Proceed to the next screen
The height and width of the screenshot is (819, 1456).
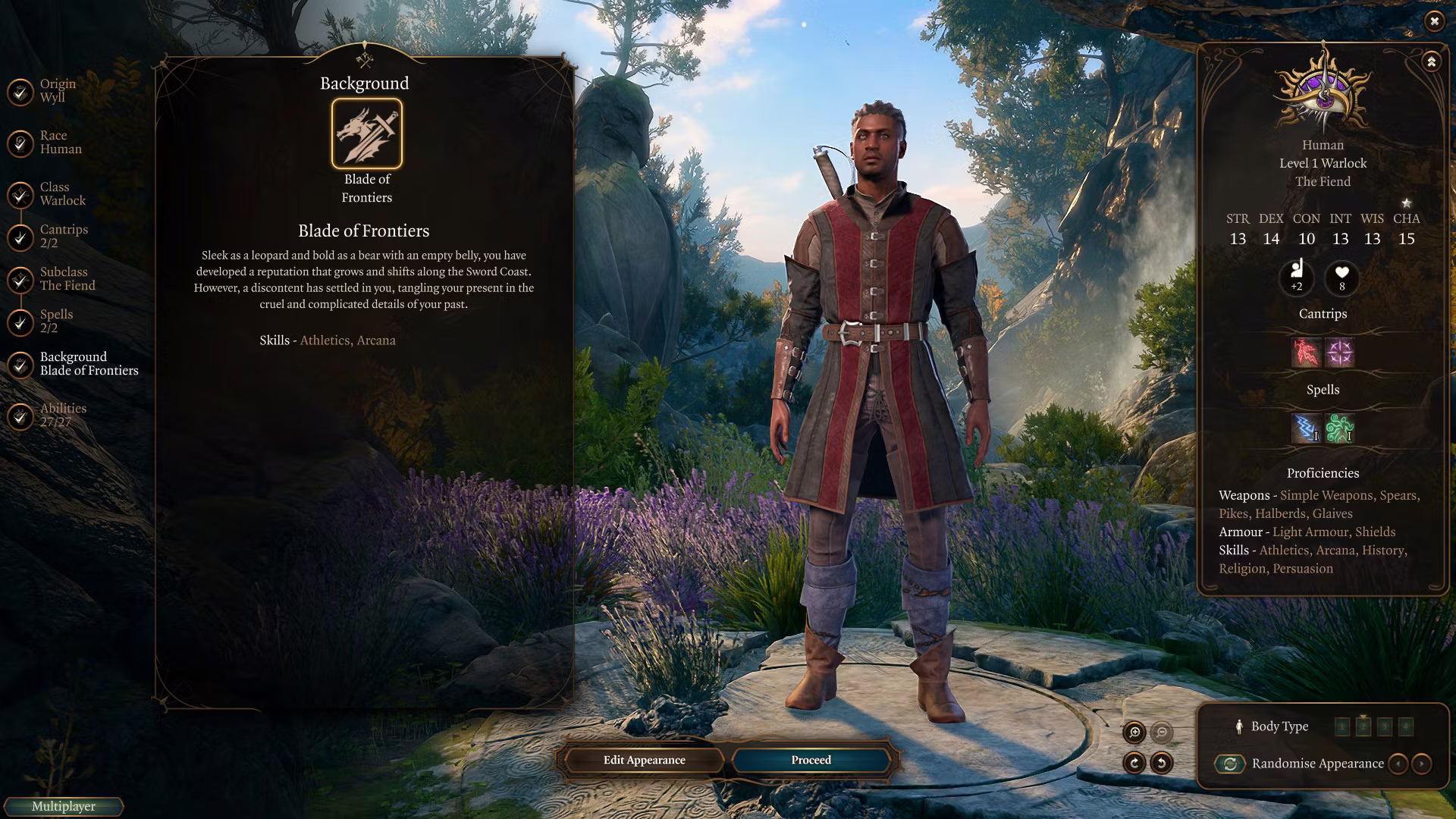click(x=811, y=760)
